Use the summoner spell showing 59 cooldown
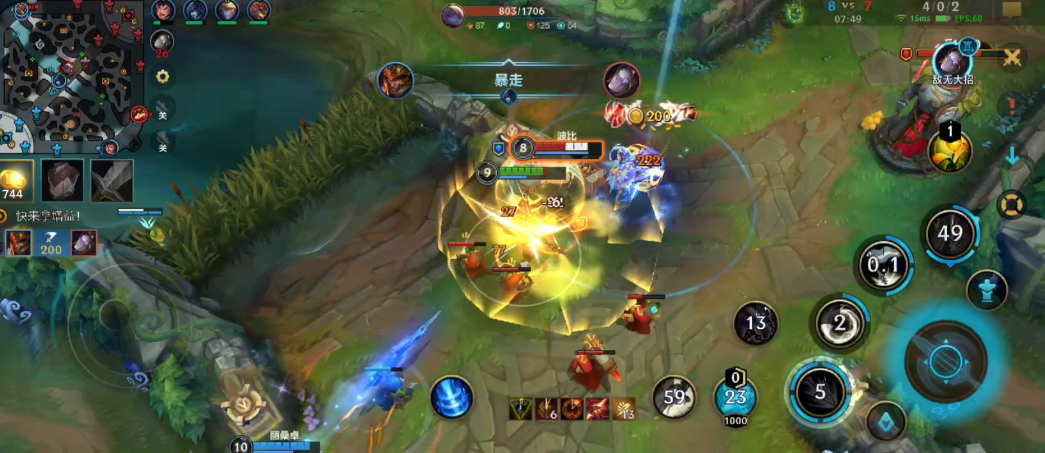The height and width of the screenshot is (453, 1045). (x=675, y=397)
